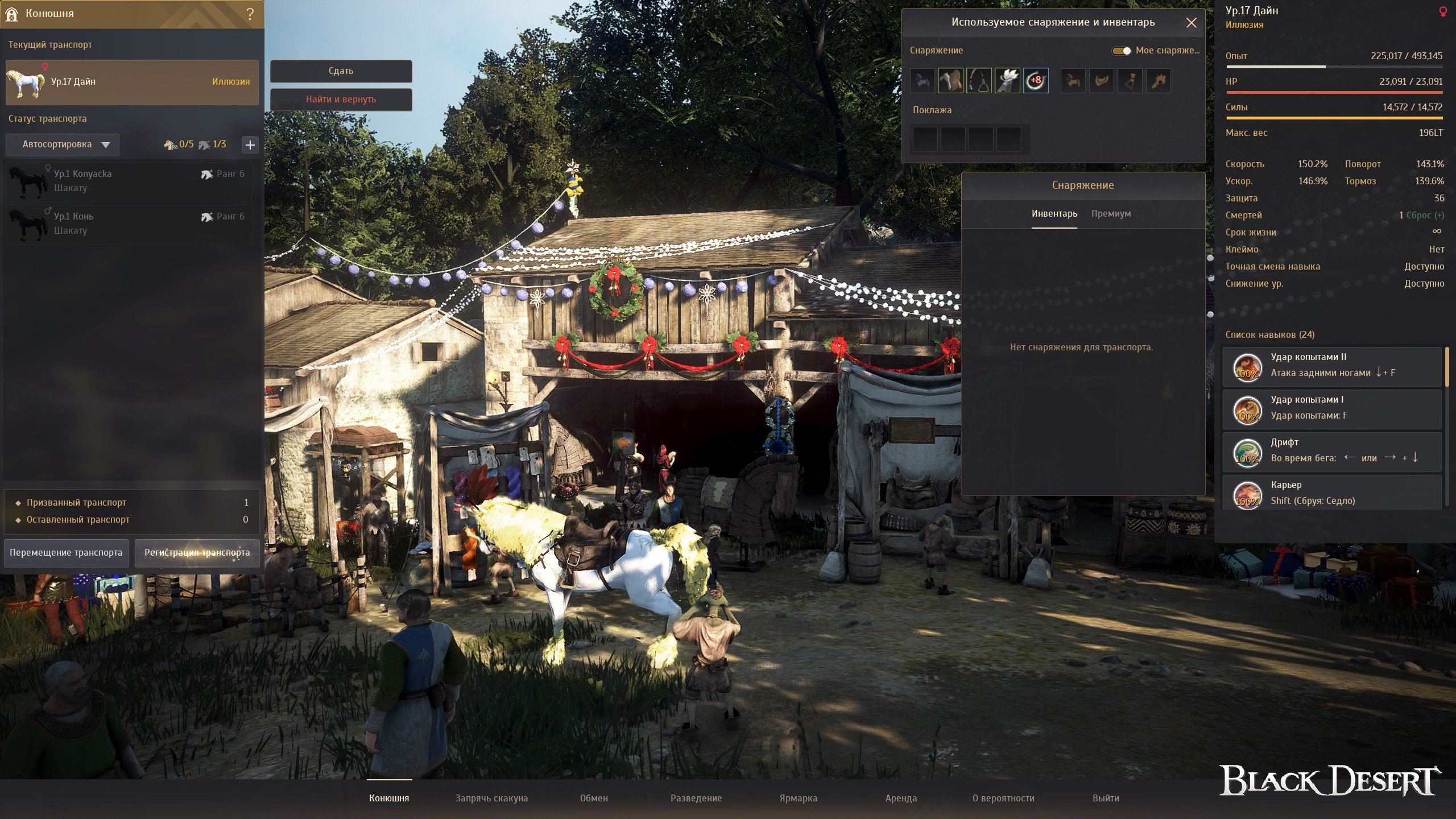Open the Разведение menu
The height and width of the screenshot is (819, 1456).
coord(696,798)
